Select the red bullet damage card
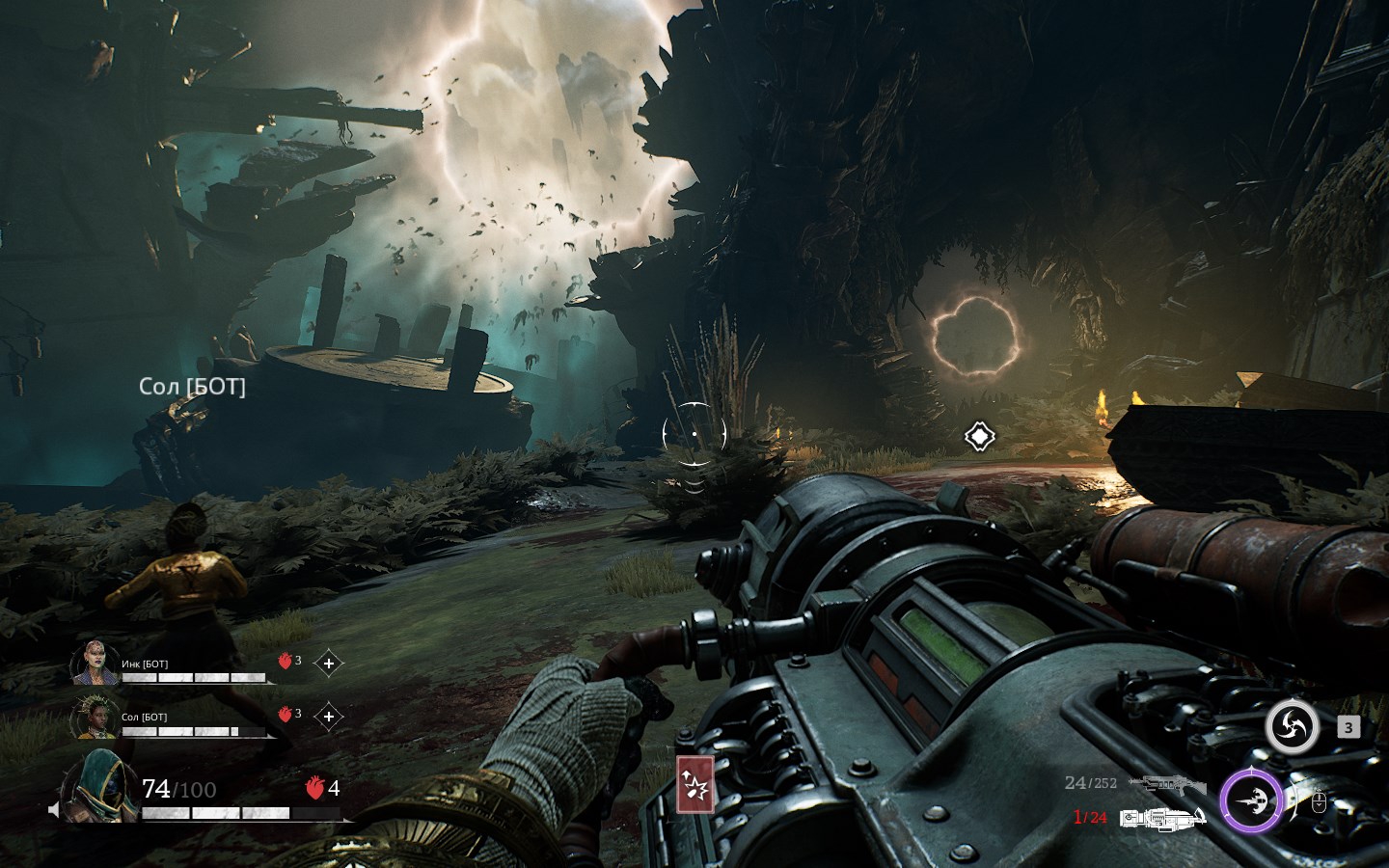Image resolution: width=1389 pixels, height=868 pixels. (694, 785)
